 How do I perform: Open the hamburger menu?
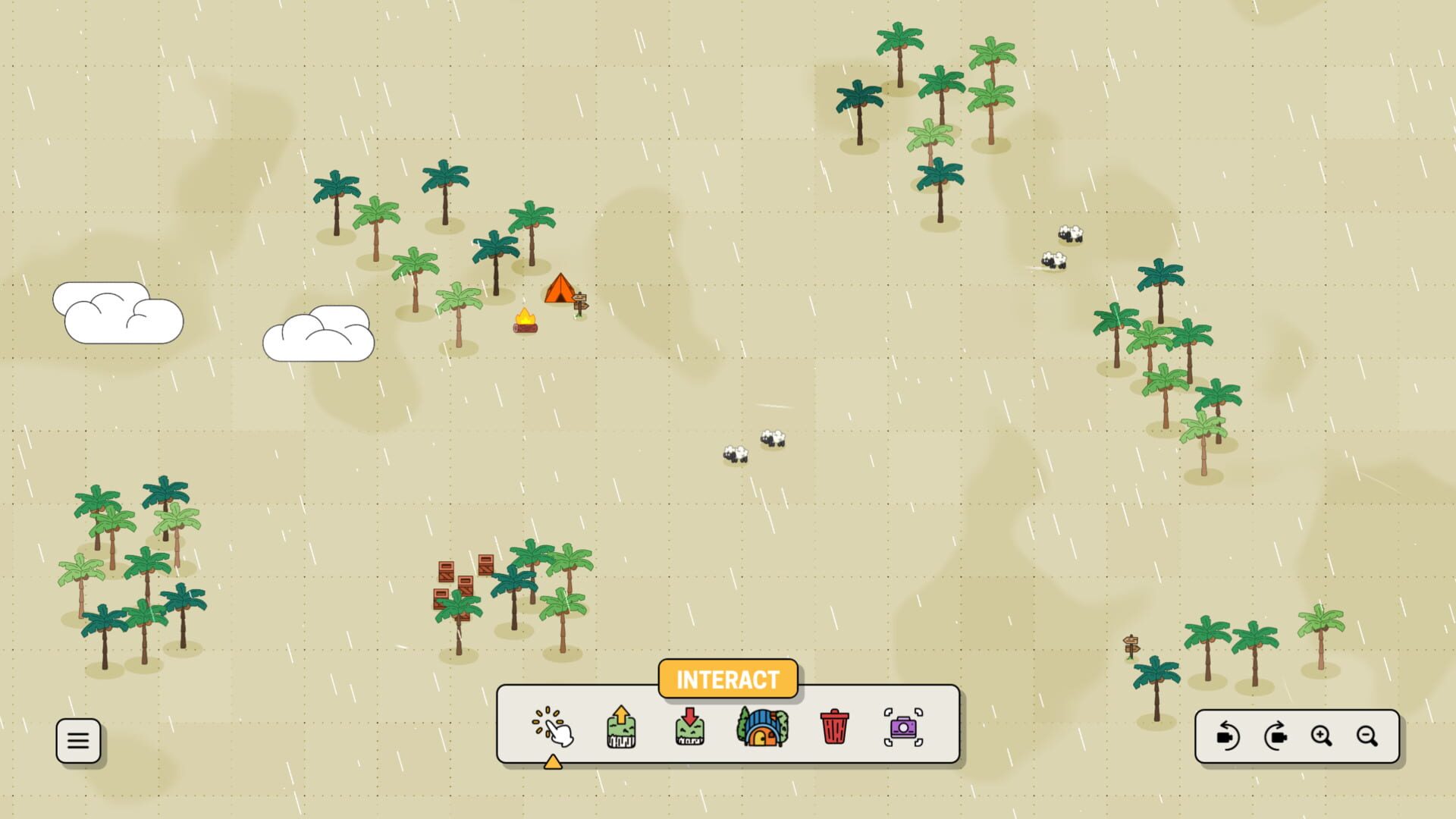[79, 741]
